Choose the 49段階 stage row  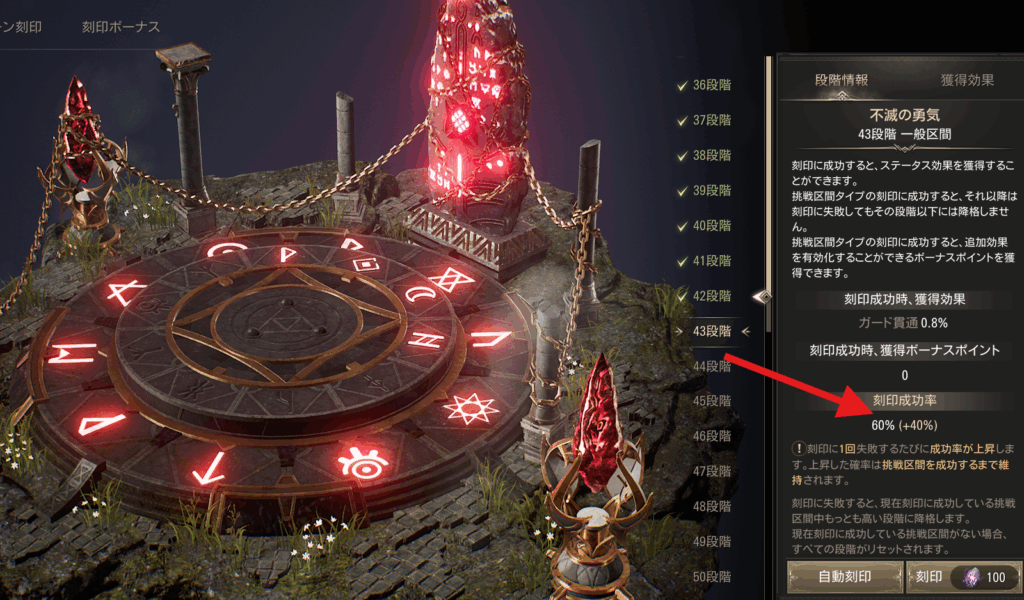tap(711, 541)
